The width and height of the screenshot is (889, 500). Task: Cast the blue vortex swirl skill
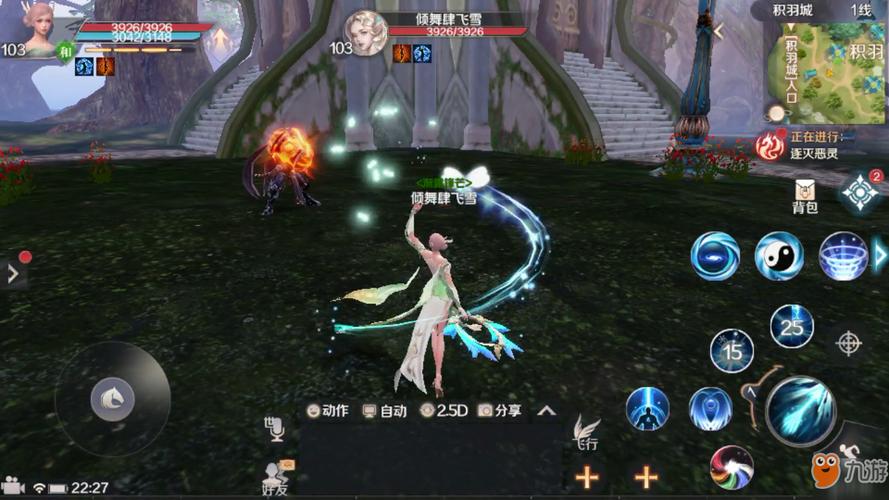[715, 256]
